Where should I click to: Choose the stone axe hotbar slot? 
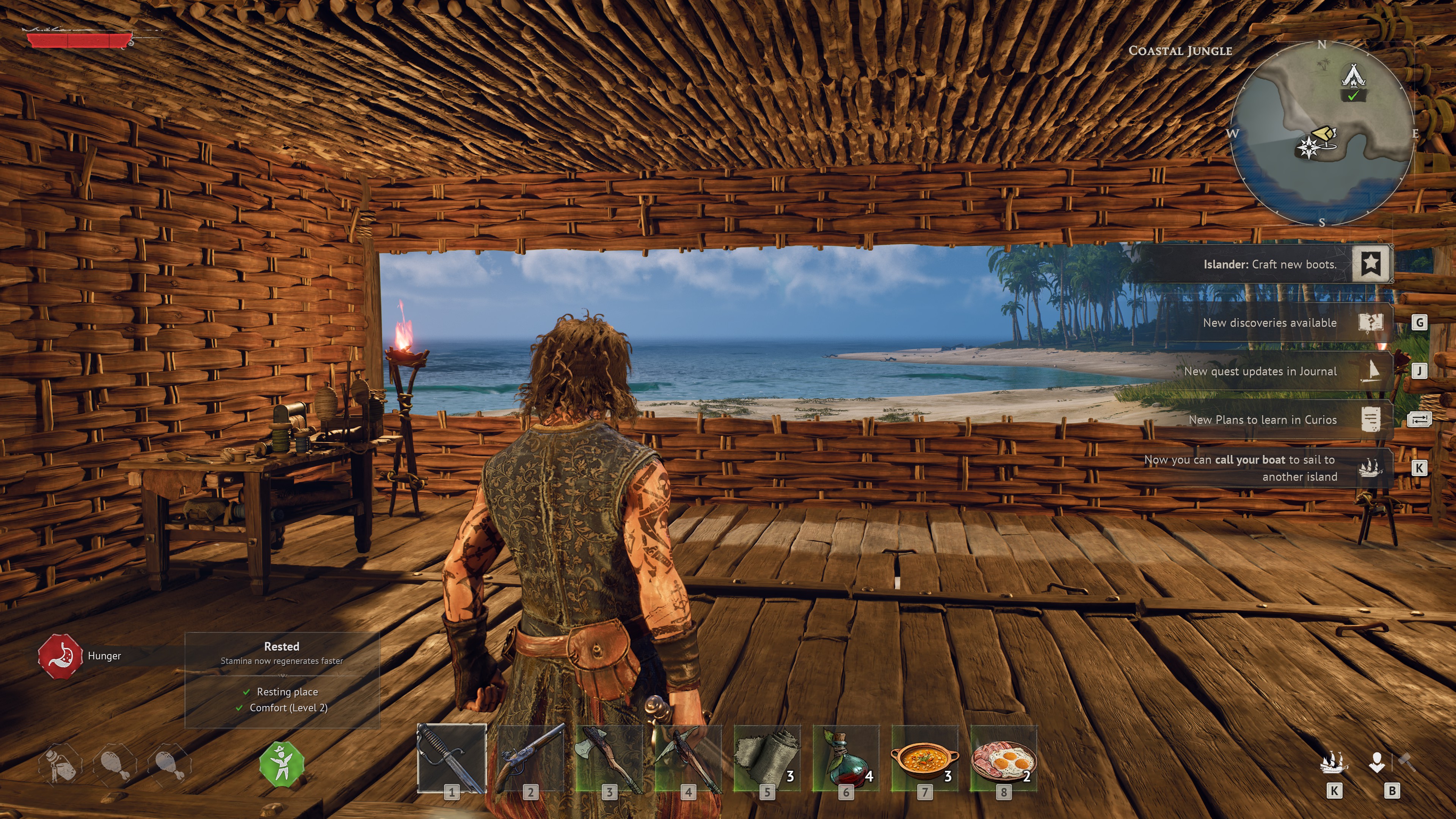609,758
